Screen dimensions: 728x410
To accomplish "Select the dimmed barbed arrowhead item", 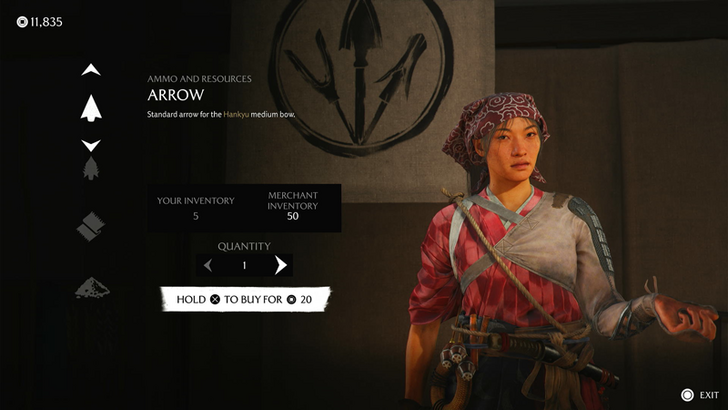I will click(x=91, y=167).
